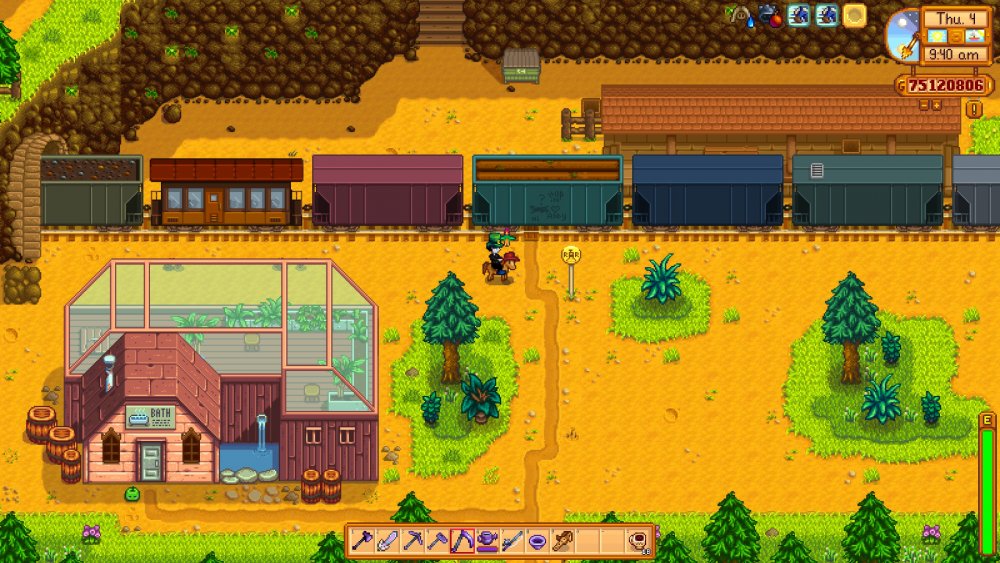Switch to the watering can
This screenshot has height=563, width=1000.
pyautogui.click(x=487, y=541)
